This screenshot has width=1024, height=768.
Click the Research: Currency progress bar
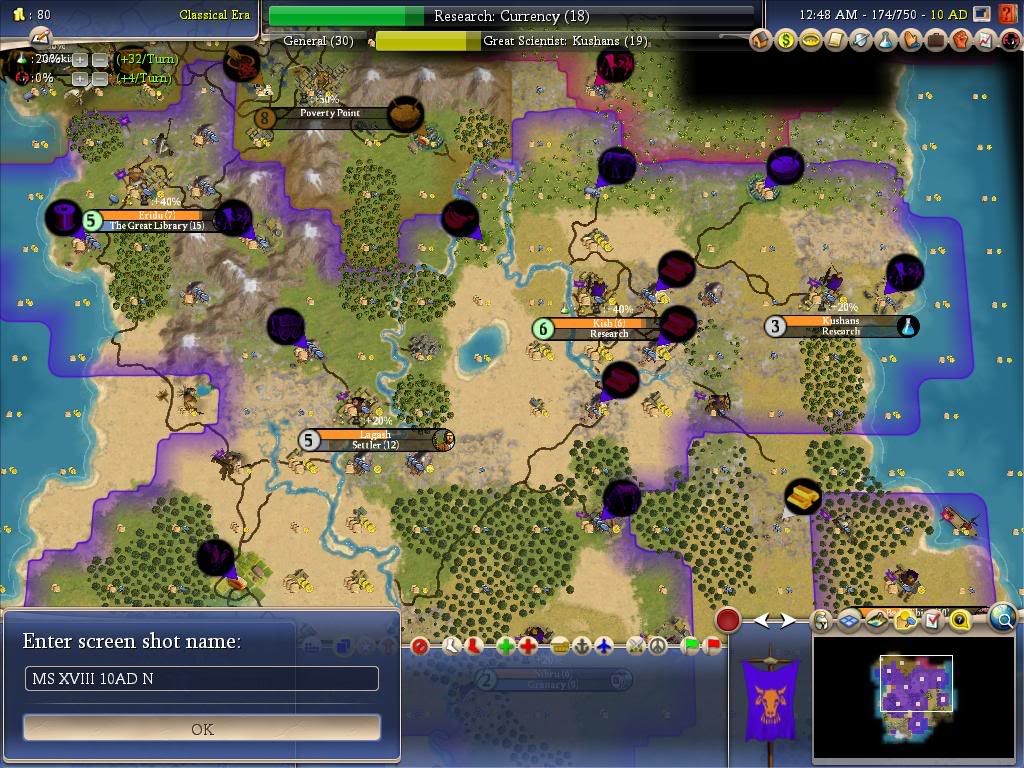pos(511,16)
